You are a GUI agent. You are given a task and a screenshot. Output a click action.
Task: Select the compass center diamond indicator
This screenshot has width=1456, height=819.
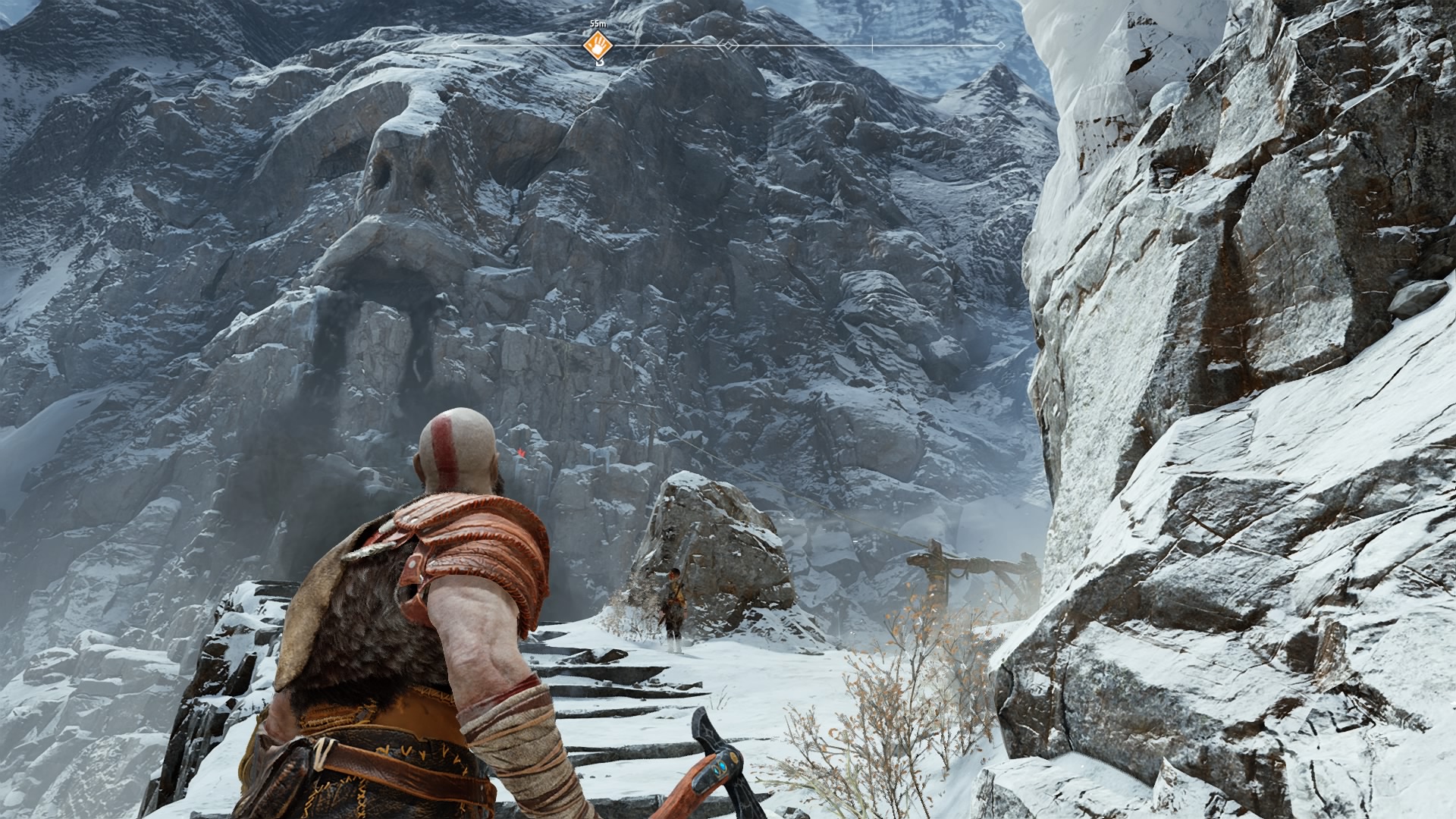[x=729, y=46]
